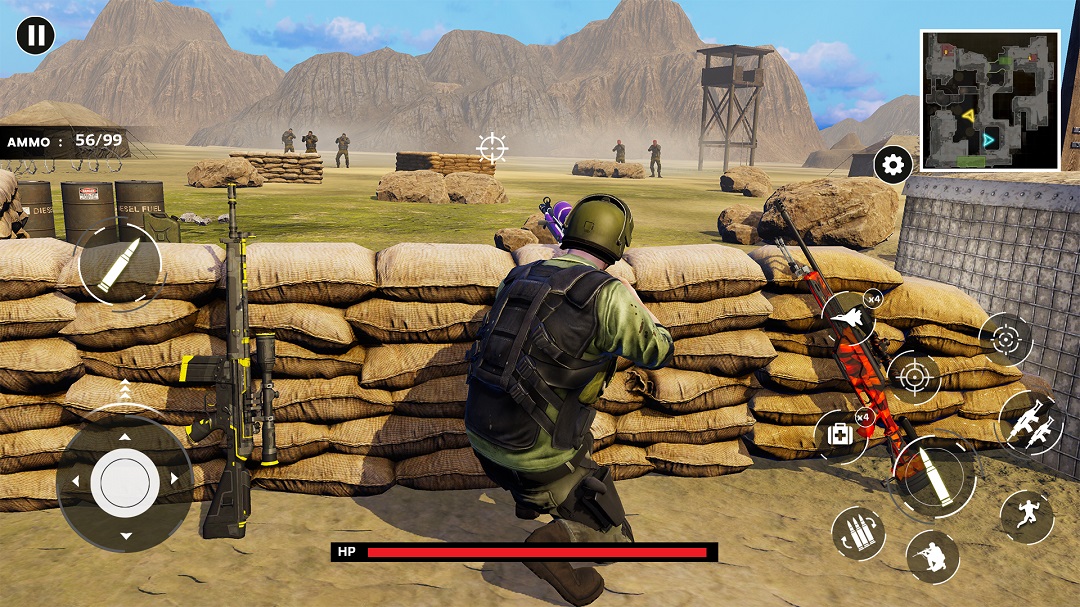Image resolution: width=1080 pixels, height=607 pixels.
Task: Tap the solid crosshair aim button
Action: click(913, 377)
